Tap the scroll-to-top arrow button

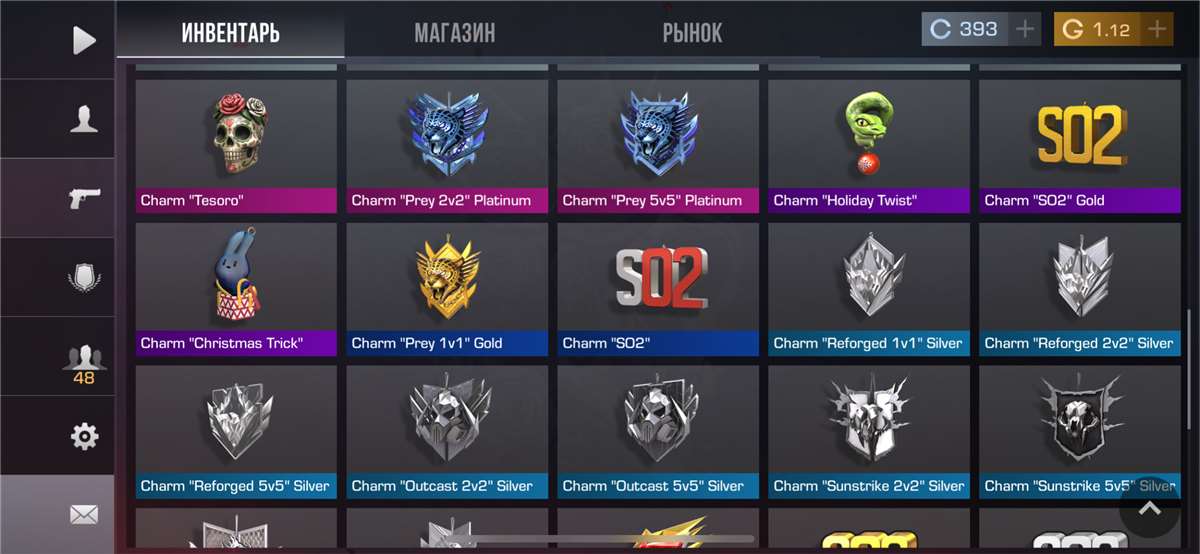[x=1150, y=508]
